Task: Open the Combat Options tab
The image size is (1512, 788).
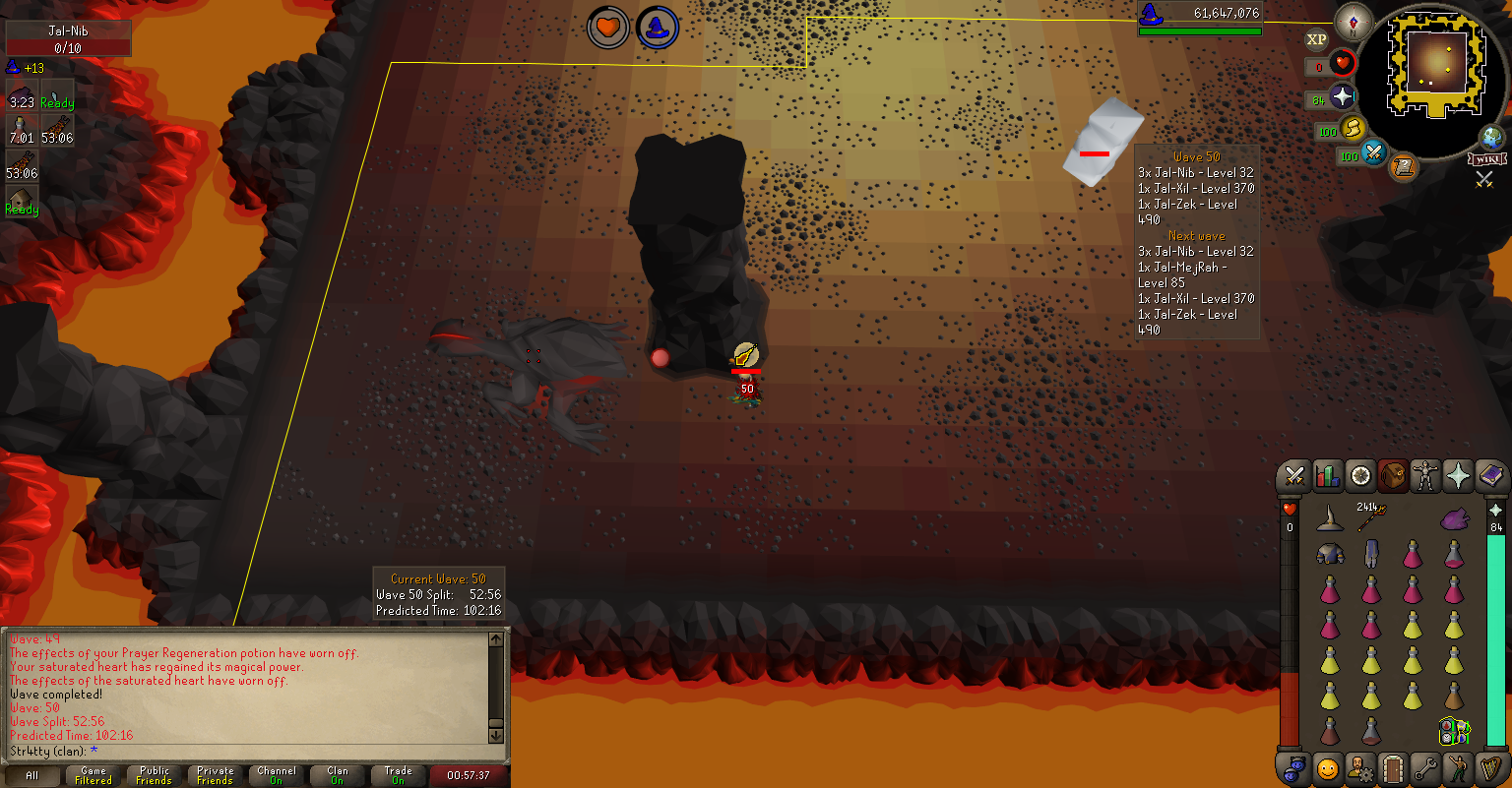Action: pos(1295,477)
